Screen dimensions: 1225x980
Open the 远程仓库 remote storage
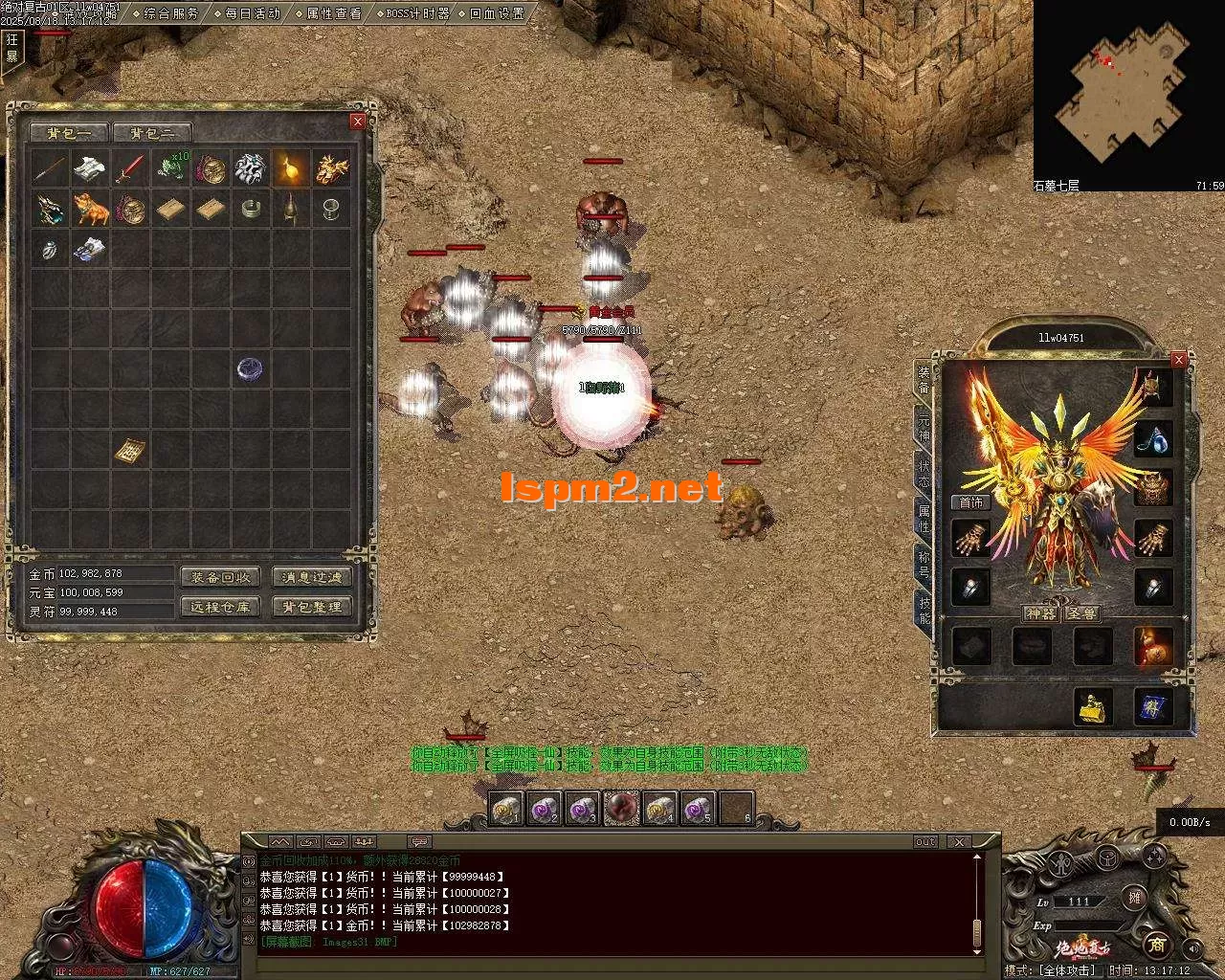click(220, 607)
